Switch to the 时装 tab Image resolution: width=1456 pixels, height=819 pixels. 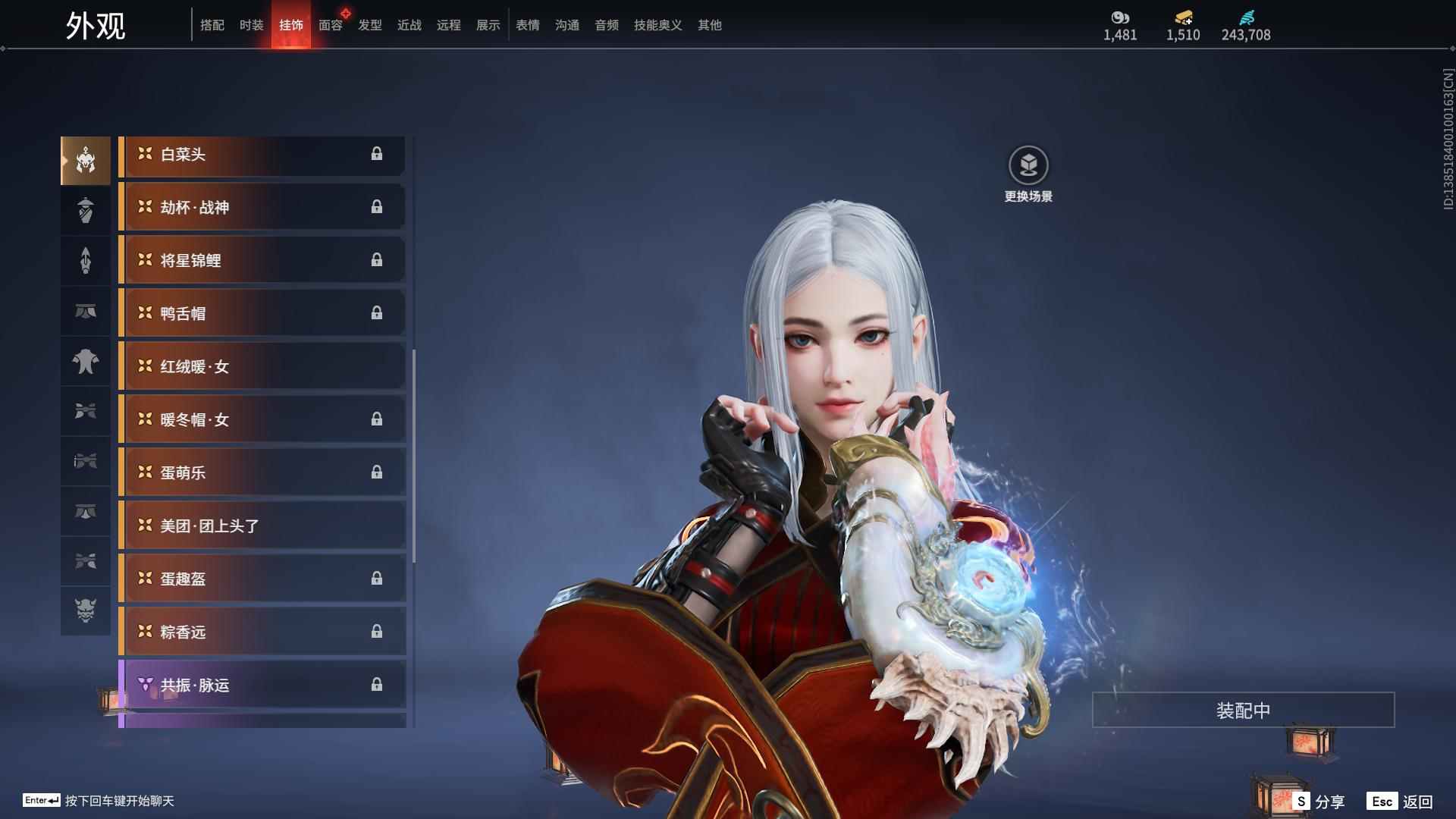[251, 25]
